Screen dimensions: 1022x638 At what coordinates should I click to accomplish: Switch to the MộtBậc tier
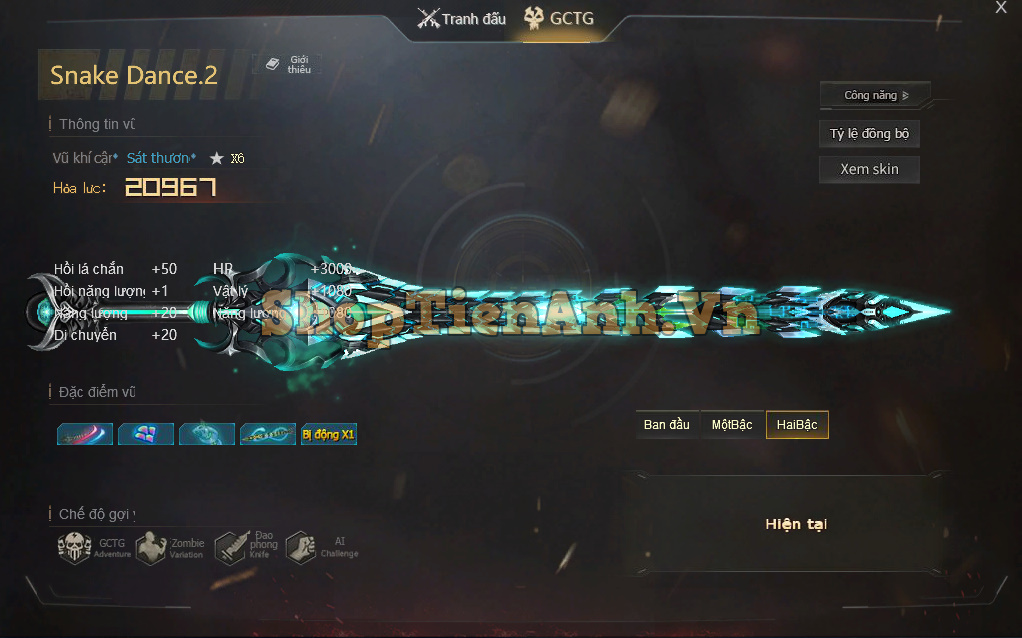coord(732,425)
